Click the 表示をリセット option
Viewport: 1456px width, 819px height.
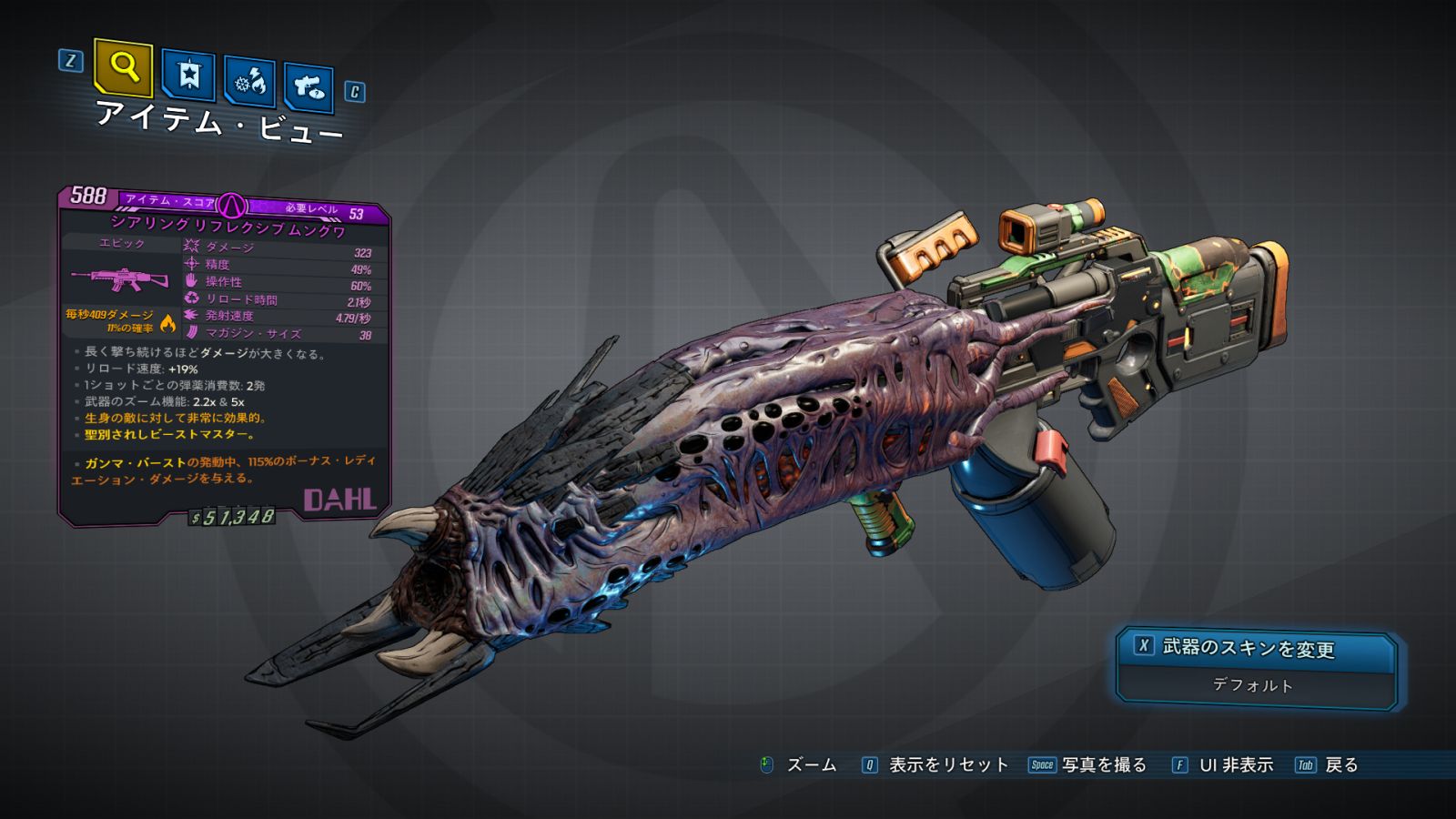coord(947,765)
